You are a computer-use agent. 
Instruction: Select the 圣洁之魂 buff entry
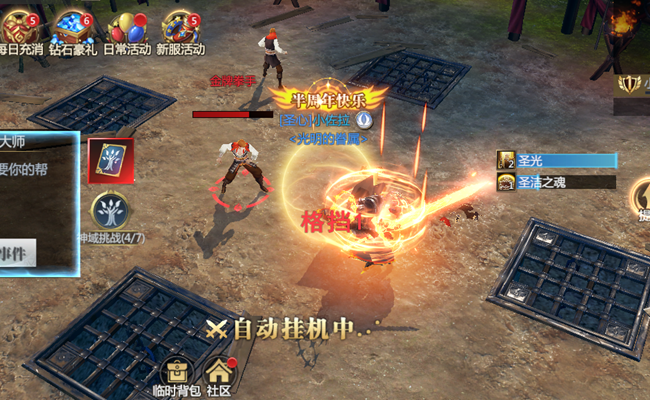[556, 181]
